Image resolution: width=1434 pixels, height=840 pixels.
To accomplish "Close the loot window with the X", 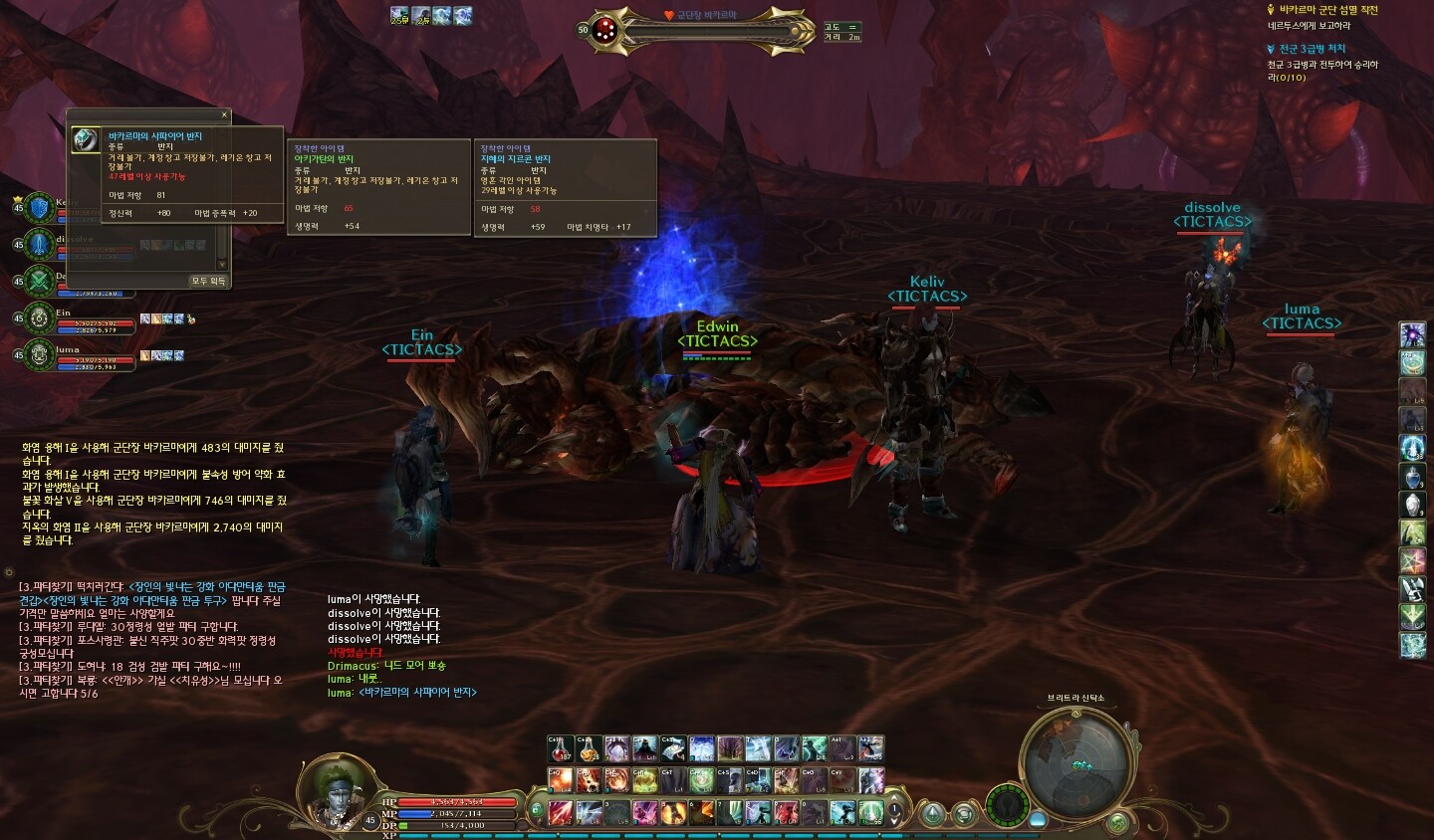I will (x=224, y=114).
